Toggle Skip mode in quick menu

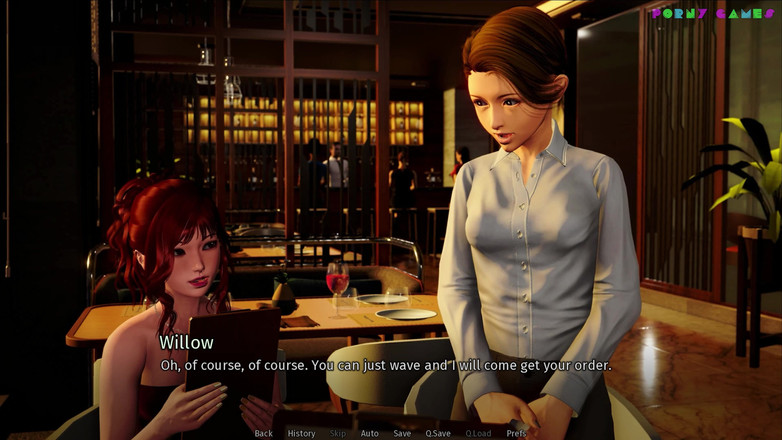(x=337, y=433)
